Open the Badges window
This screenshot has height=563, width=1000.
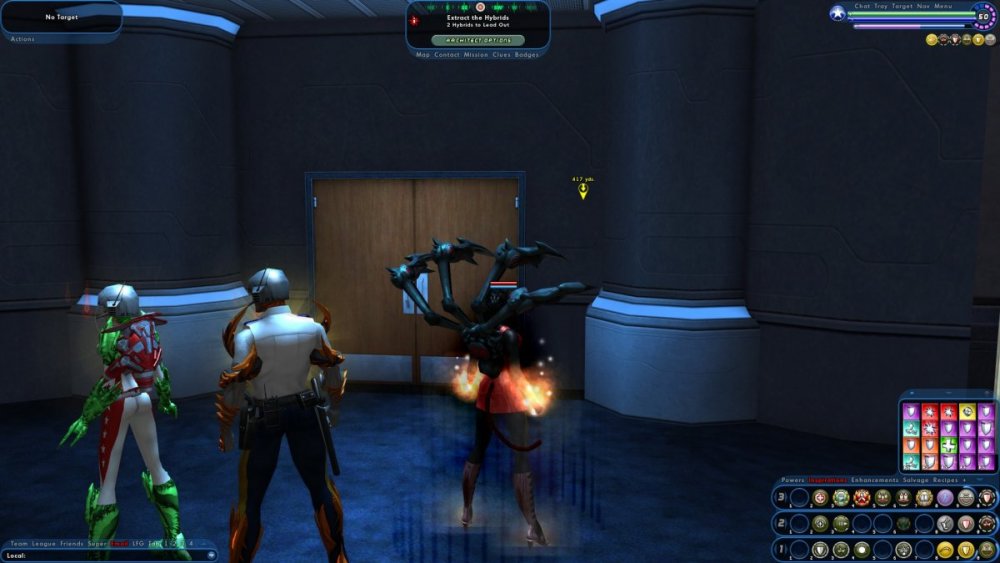coord(527,55)
